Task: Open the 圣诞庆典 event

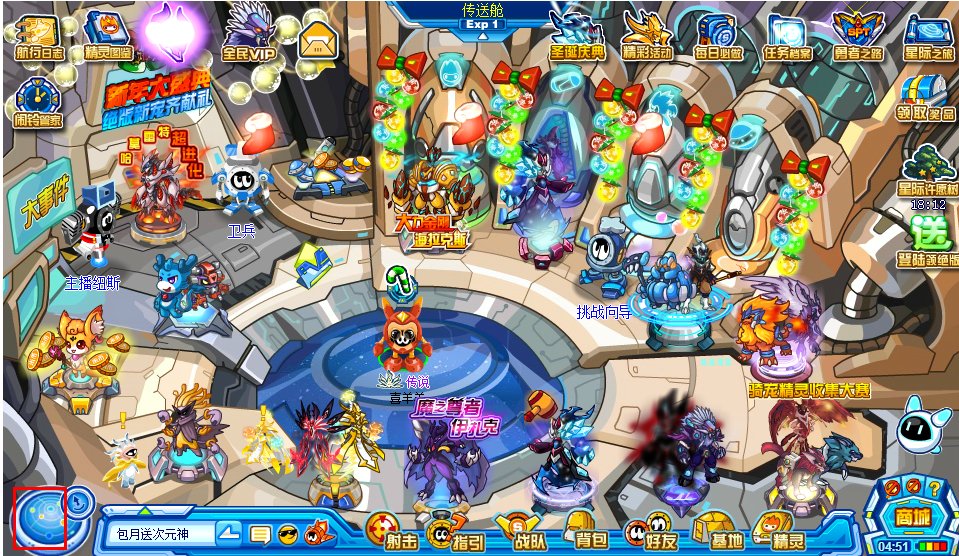Action: (577, 33)
